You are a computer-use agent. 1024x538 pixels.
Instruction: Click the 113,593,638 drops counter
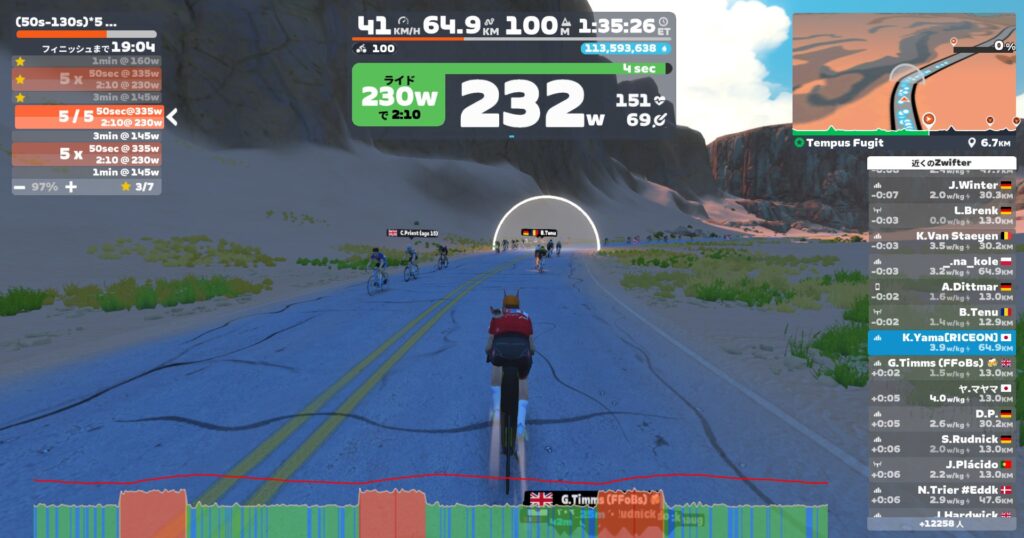click(625, 48)
